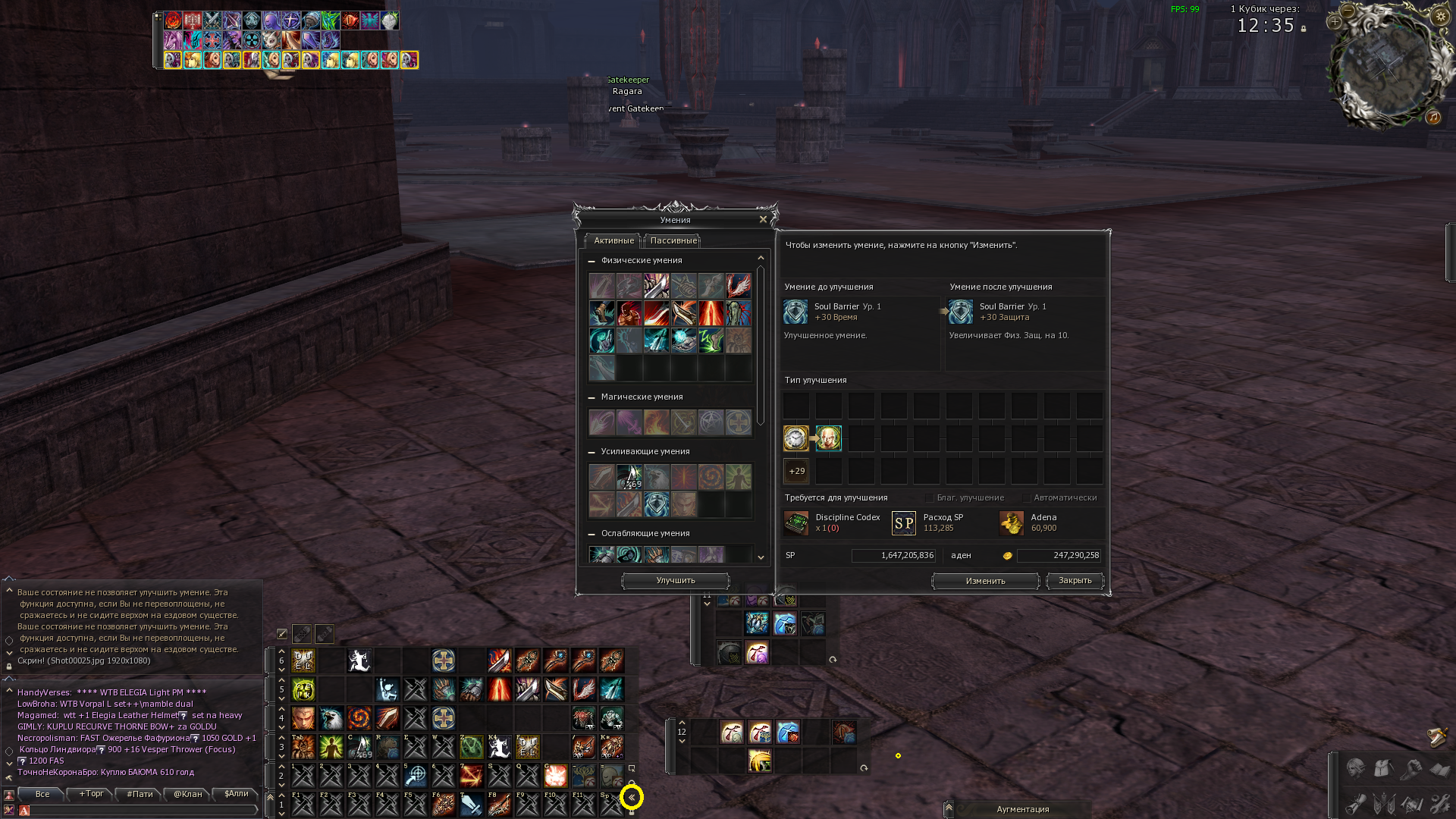The height and width of the screenshot is (819, 1456).
Task: Collapse the 'Физические умения' section
Action: click(592, 260)
